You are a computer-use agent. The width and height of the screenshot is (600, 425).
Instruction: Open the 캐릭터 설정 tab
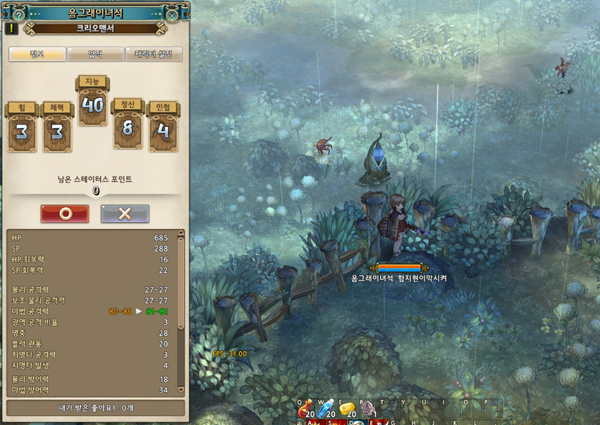coord(153,54)
